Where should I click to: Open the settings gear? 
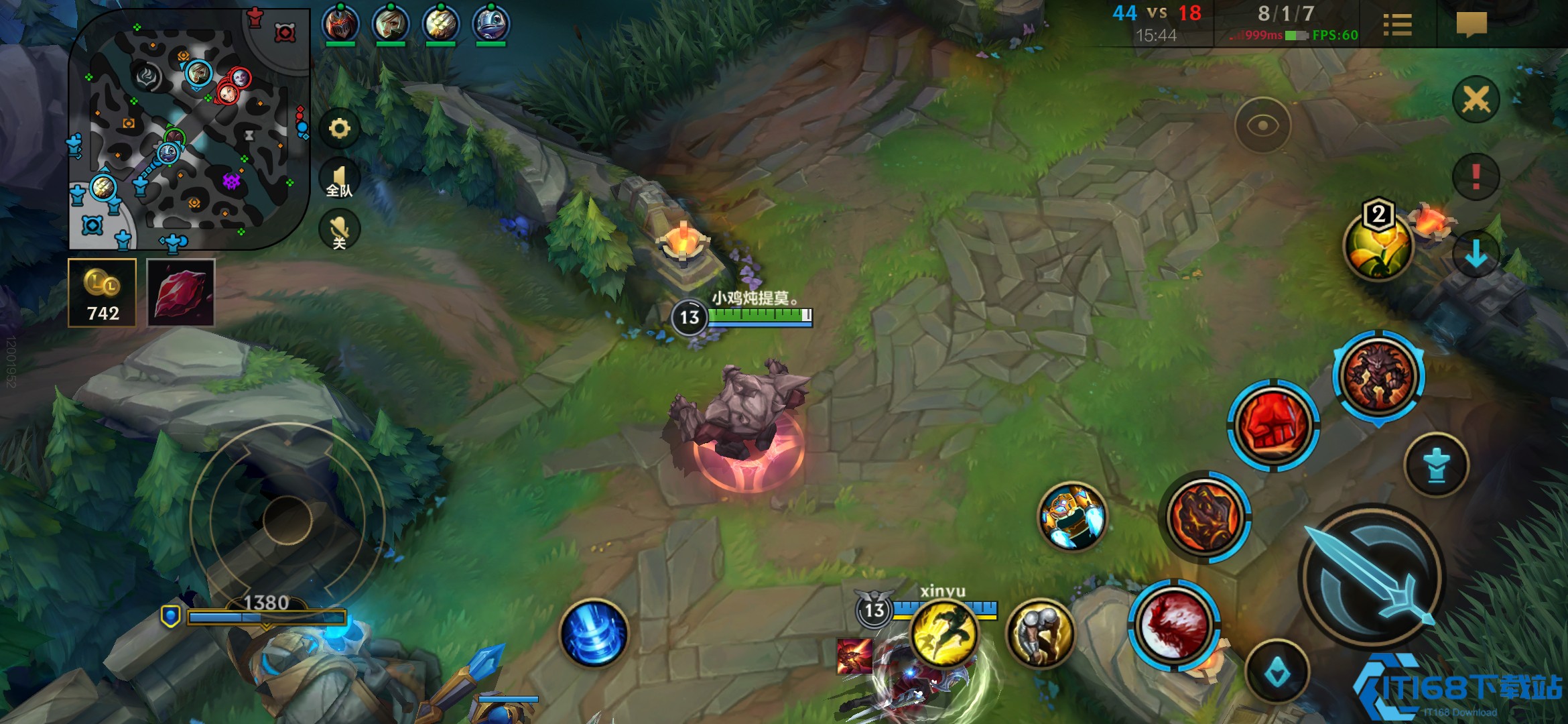coord(340,128)
